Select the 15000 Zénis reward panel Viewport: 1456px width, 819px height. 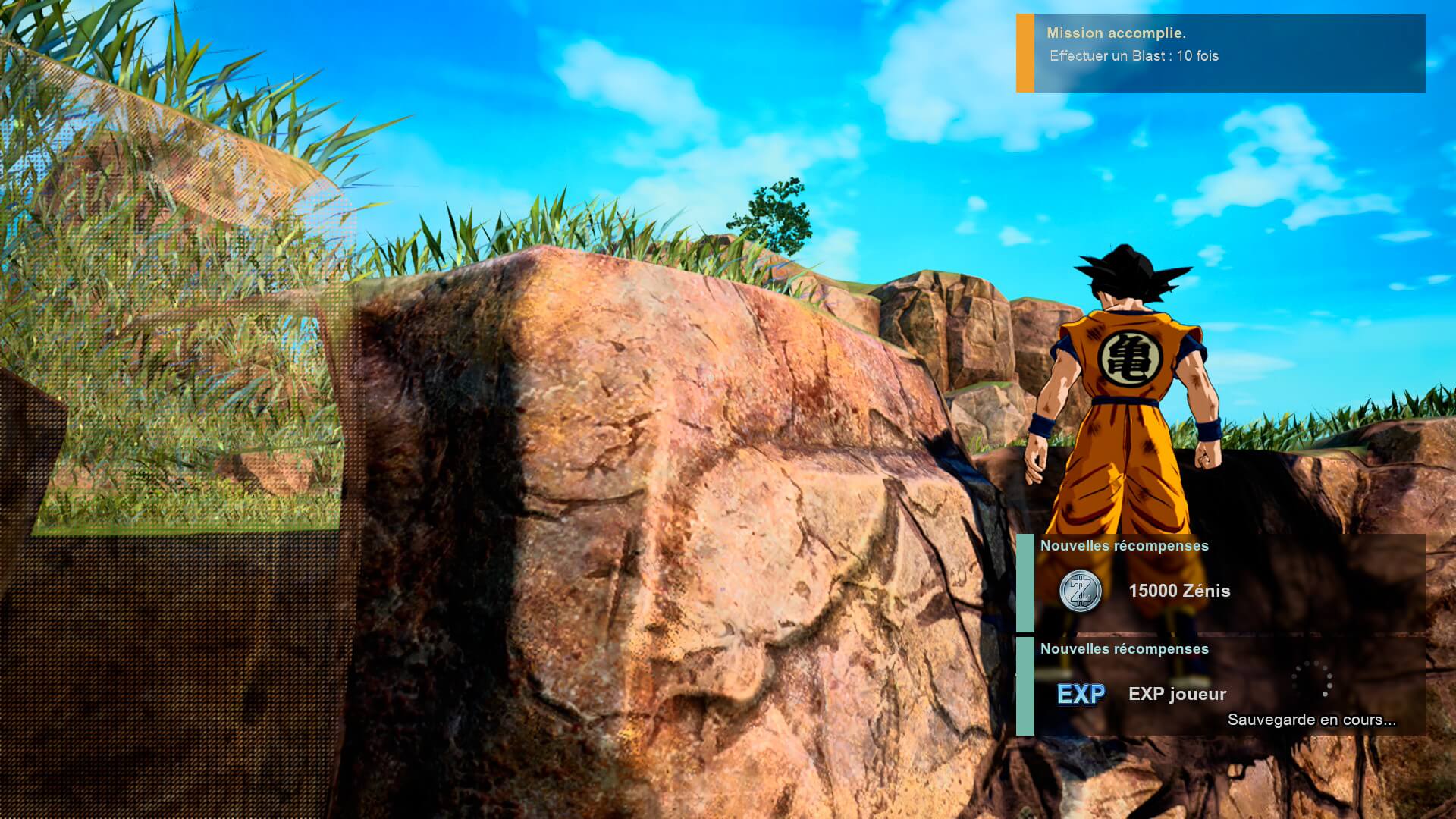(x=1220, y=583)
